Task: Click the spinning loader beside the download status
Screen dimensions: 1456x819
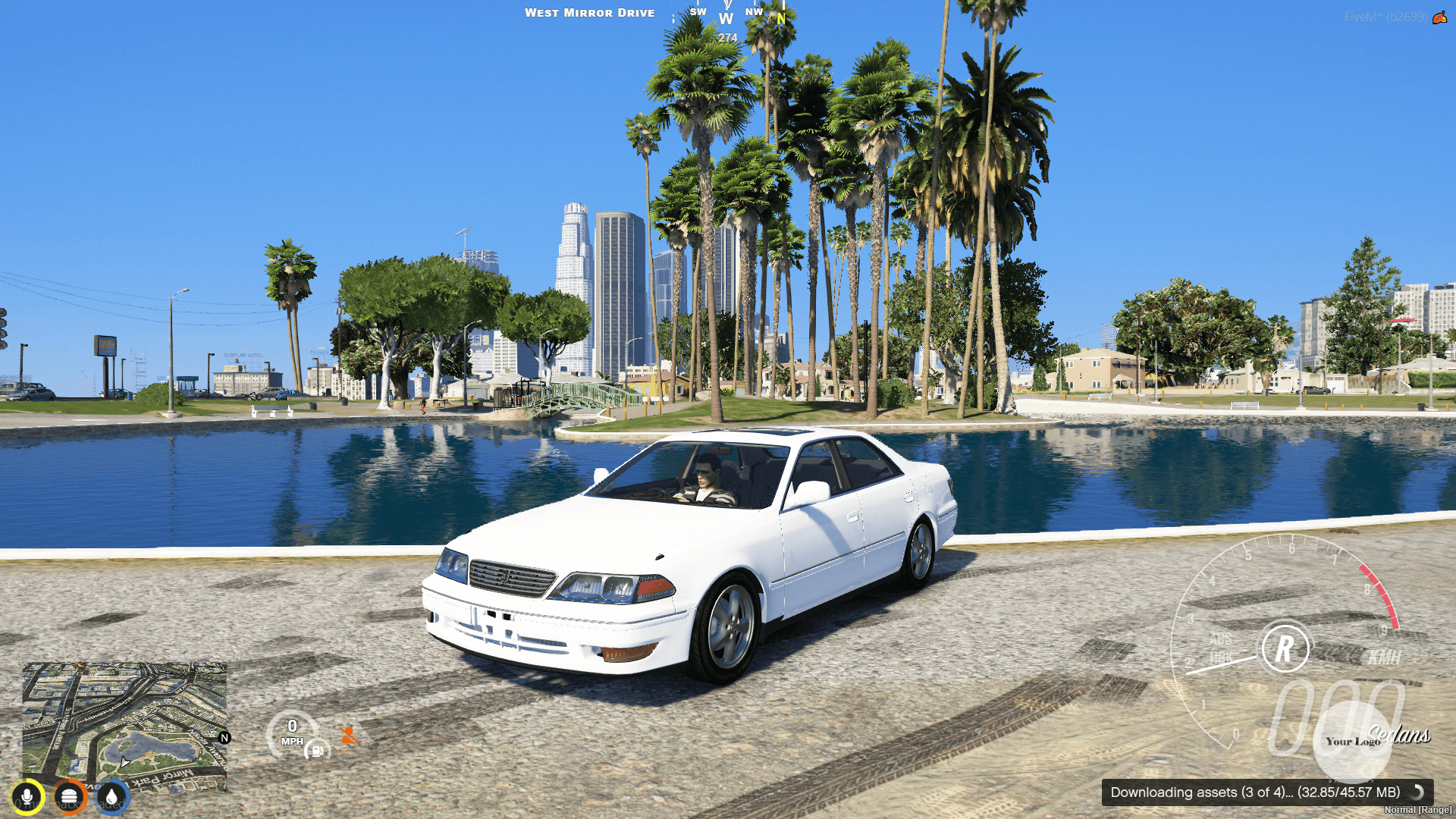Action: point(1416,793)
